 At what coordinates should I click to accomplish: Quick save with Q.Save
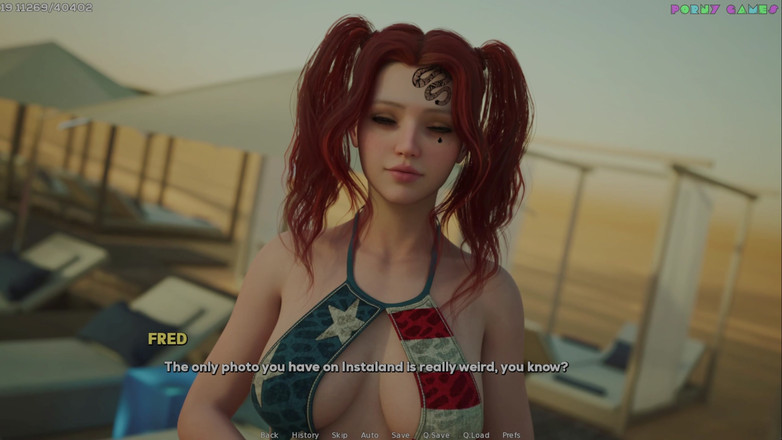[x=436, y=435]
